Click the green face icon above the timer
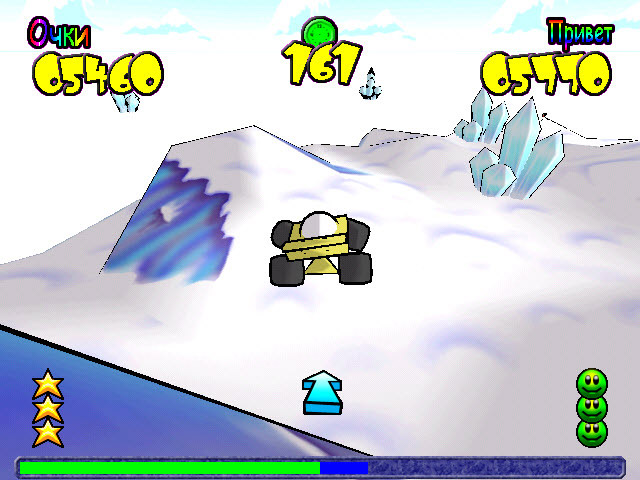The image size is (640, 480). click(x=321, y=32)
